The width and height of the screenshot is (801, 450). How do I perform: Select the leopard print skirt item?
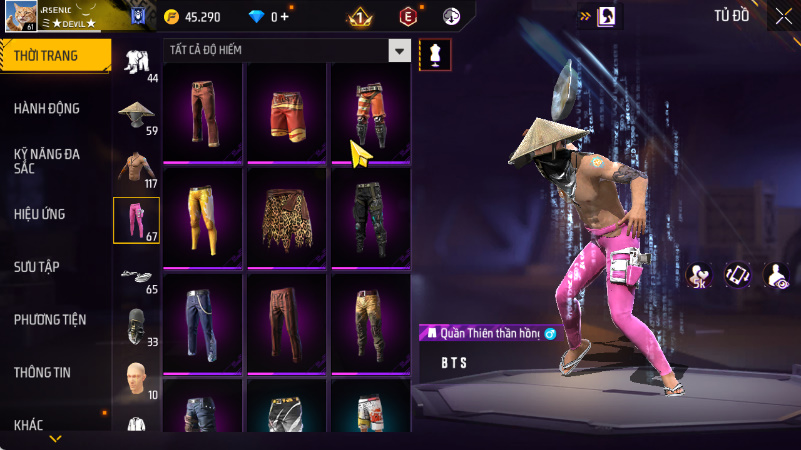tap(287, 216)
